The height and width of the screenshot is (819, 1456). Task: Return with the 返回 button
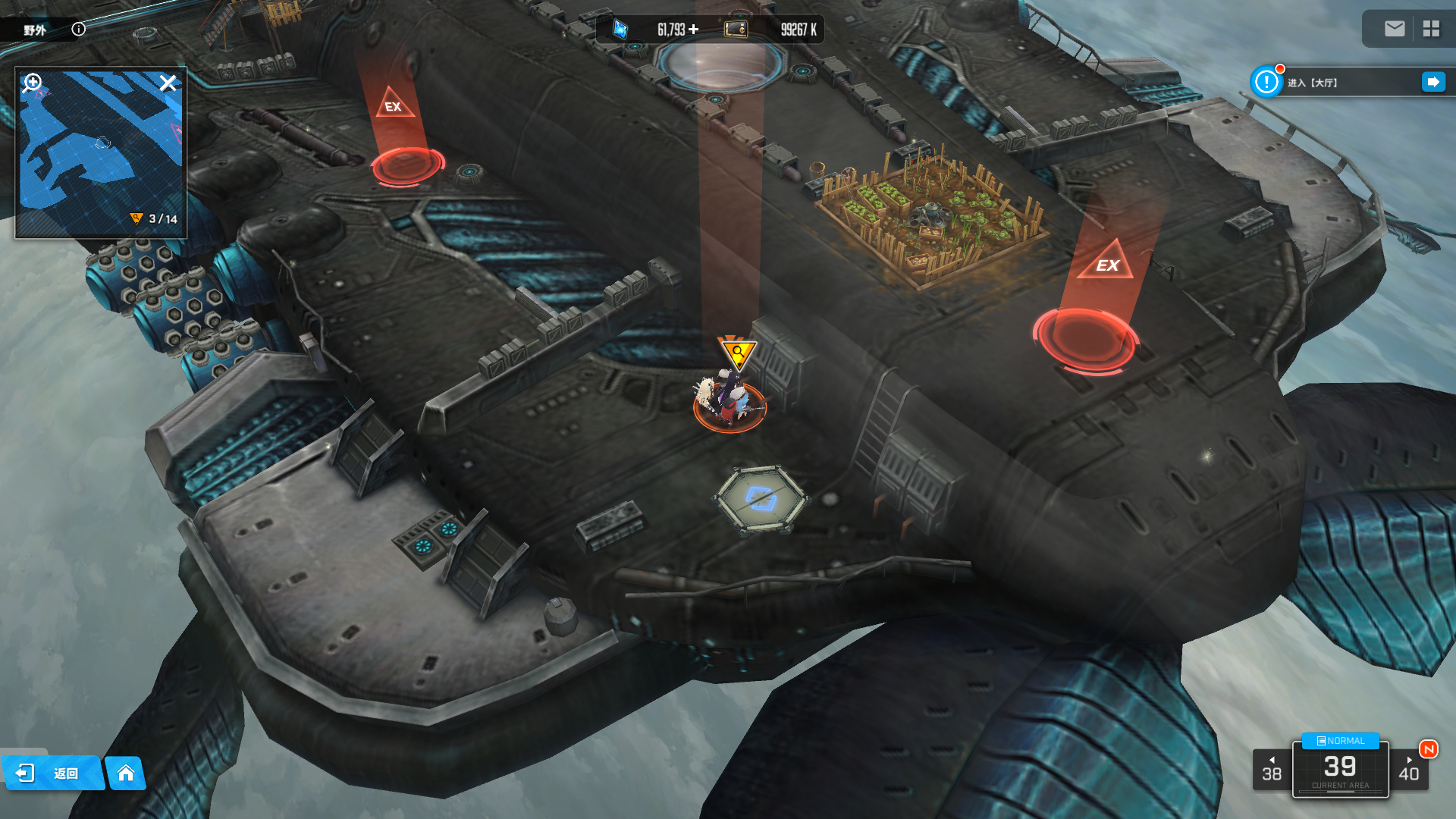tap(52, 773)
